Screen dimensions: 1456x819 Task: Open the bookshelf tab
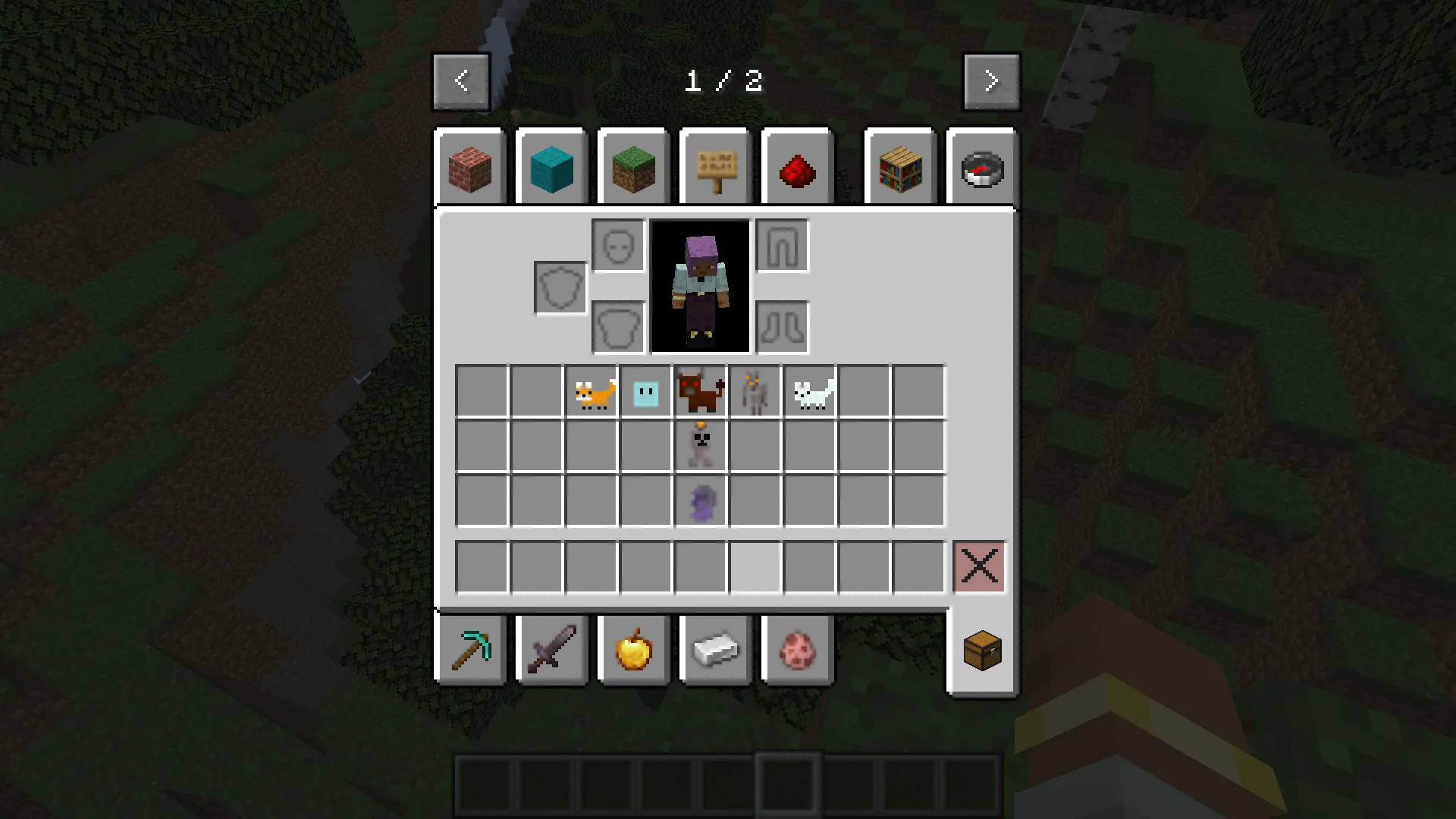[x=899, y=168]
